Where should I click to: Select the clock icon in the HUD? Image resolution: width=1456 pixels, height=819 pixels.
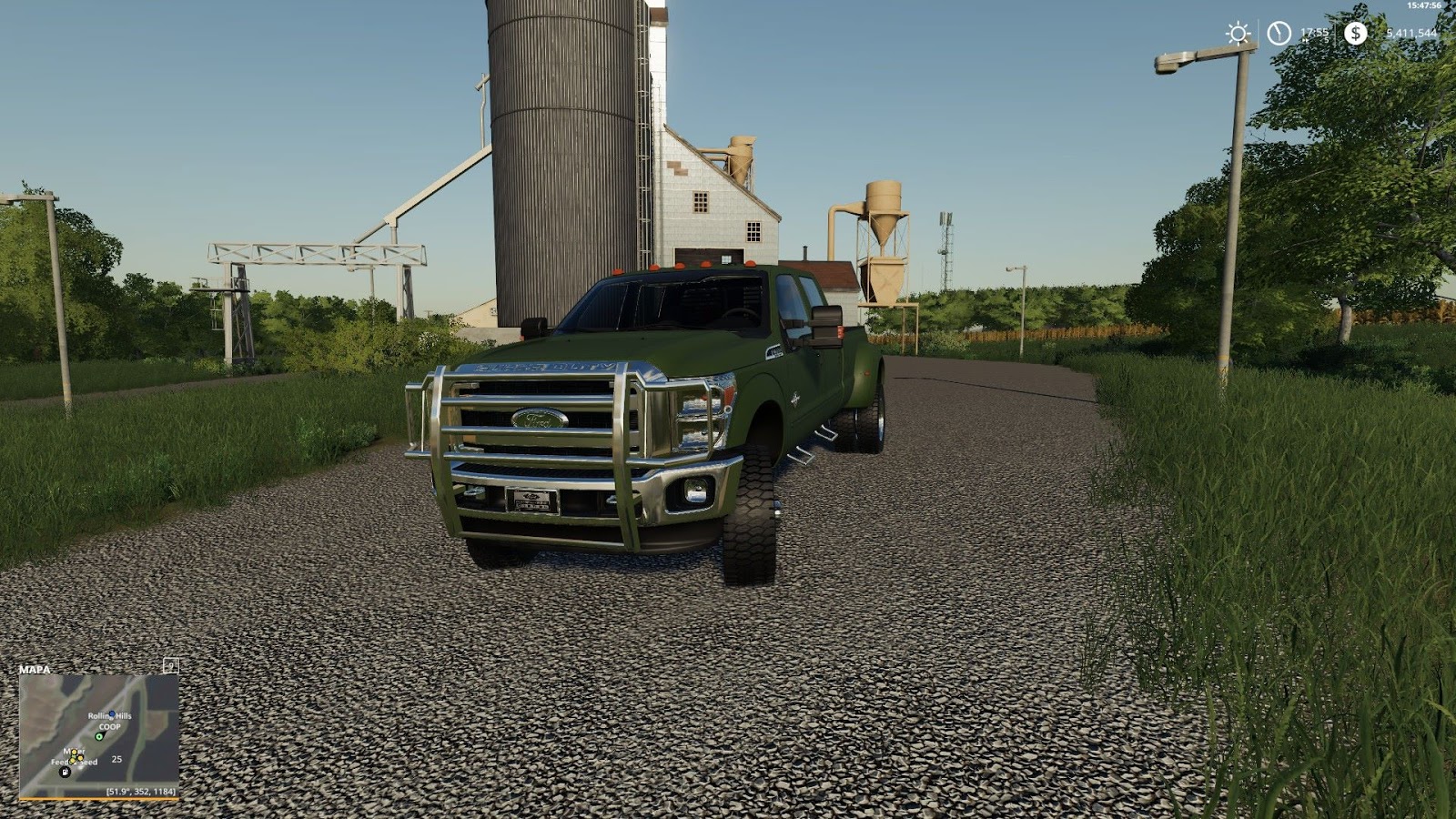(x=1279, y=33)
